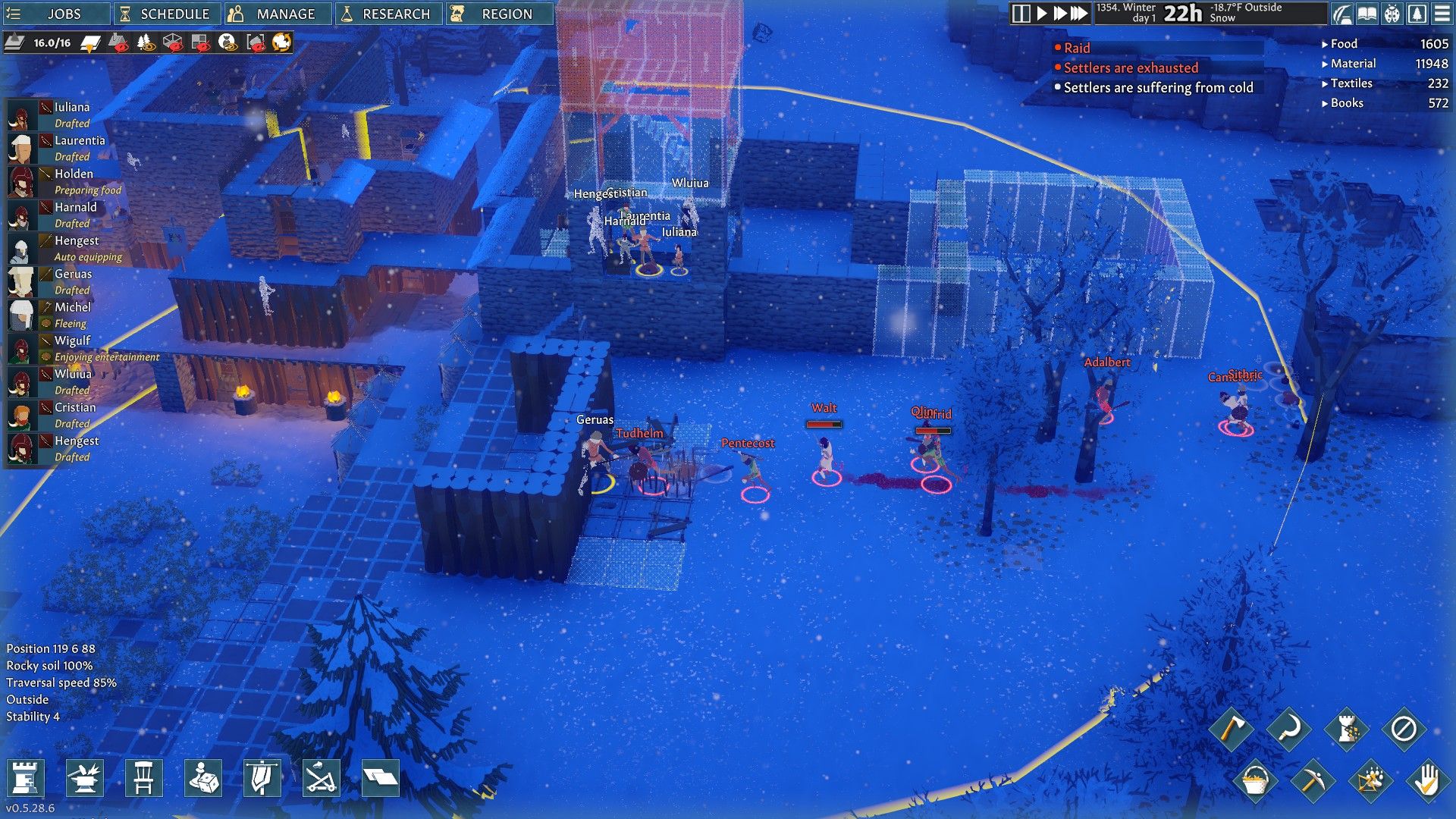Screen dimensions: 1456x819
Task: Open the gathering basket tool
Action: 1256,783
